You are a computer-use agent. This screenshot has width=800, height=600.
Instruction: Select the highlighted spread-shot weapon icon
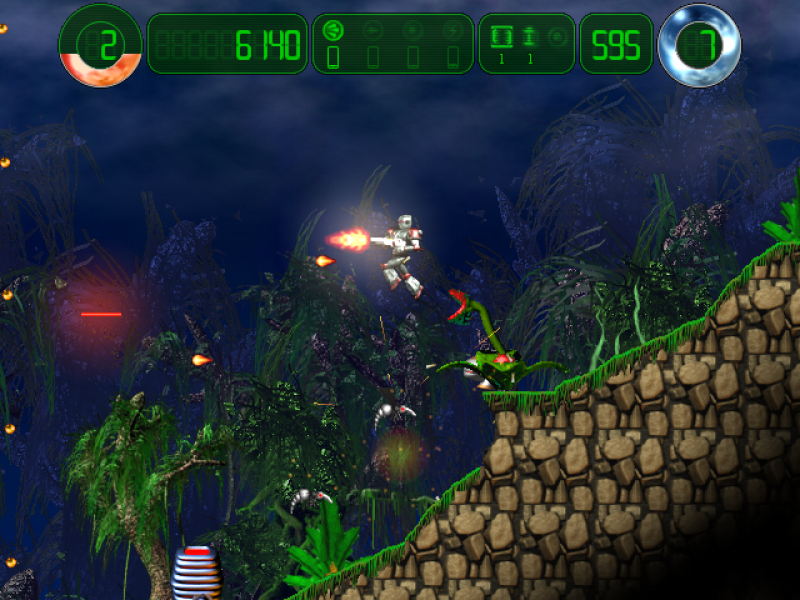tap(333, 31)
